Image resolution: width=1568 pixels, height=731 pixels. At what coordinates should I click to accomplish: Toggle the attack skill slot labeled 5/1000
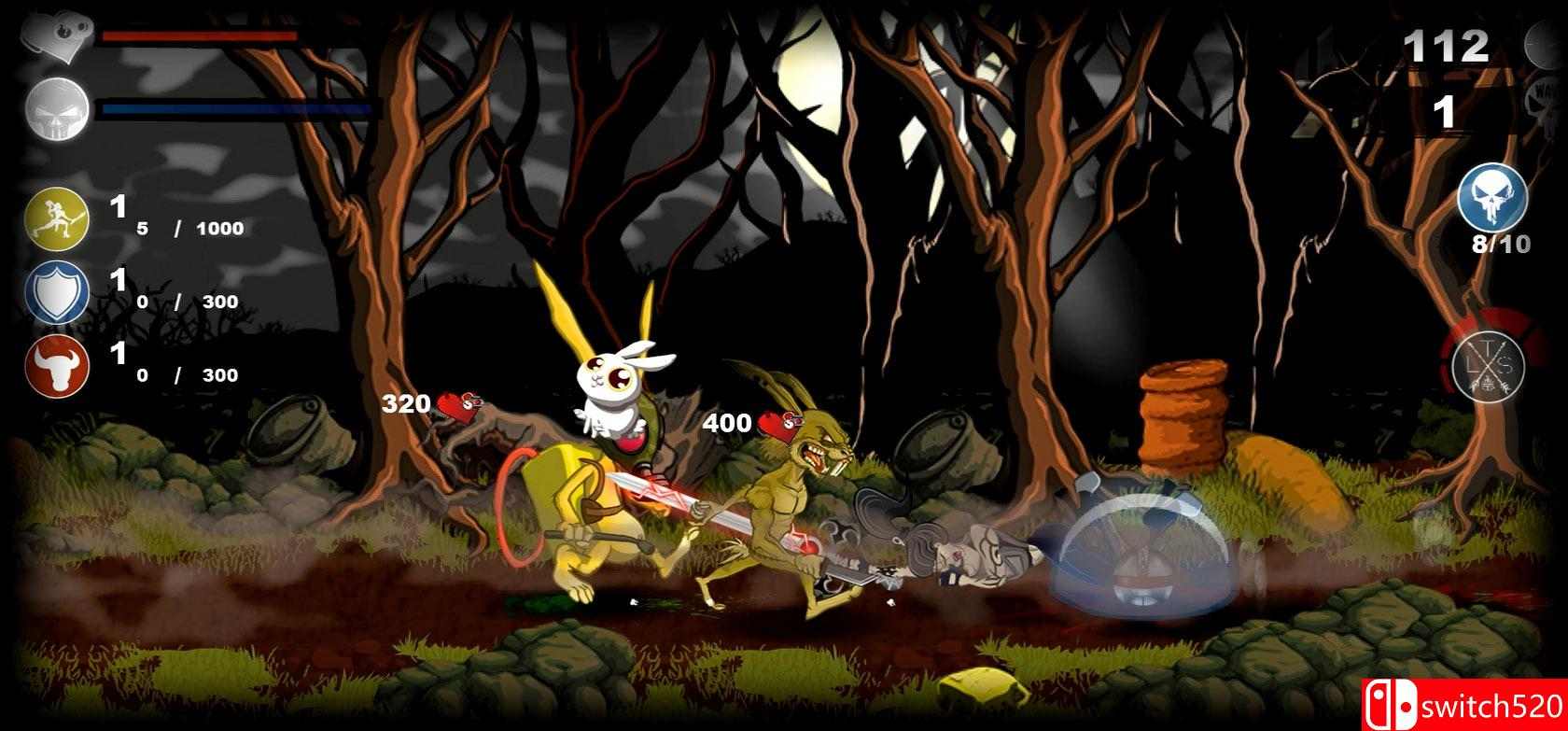pos(177,226)
